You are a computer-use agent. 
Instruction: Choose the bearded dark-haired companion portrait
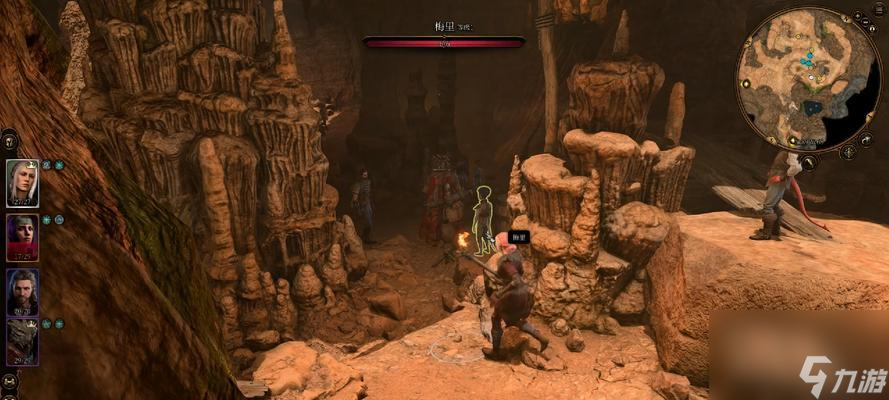[x=22, y=291]
